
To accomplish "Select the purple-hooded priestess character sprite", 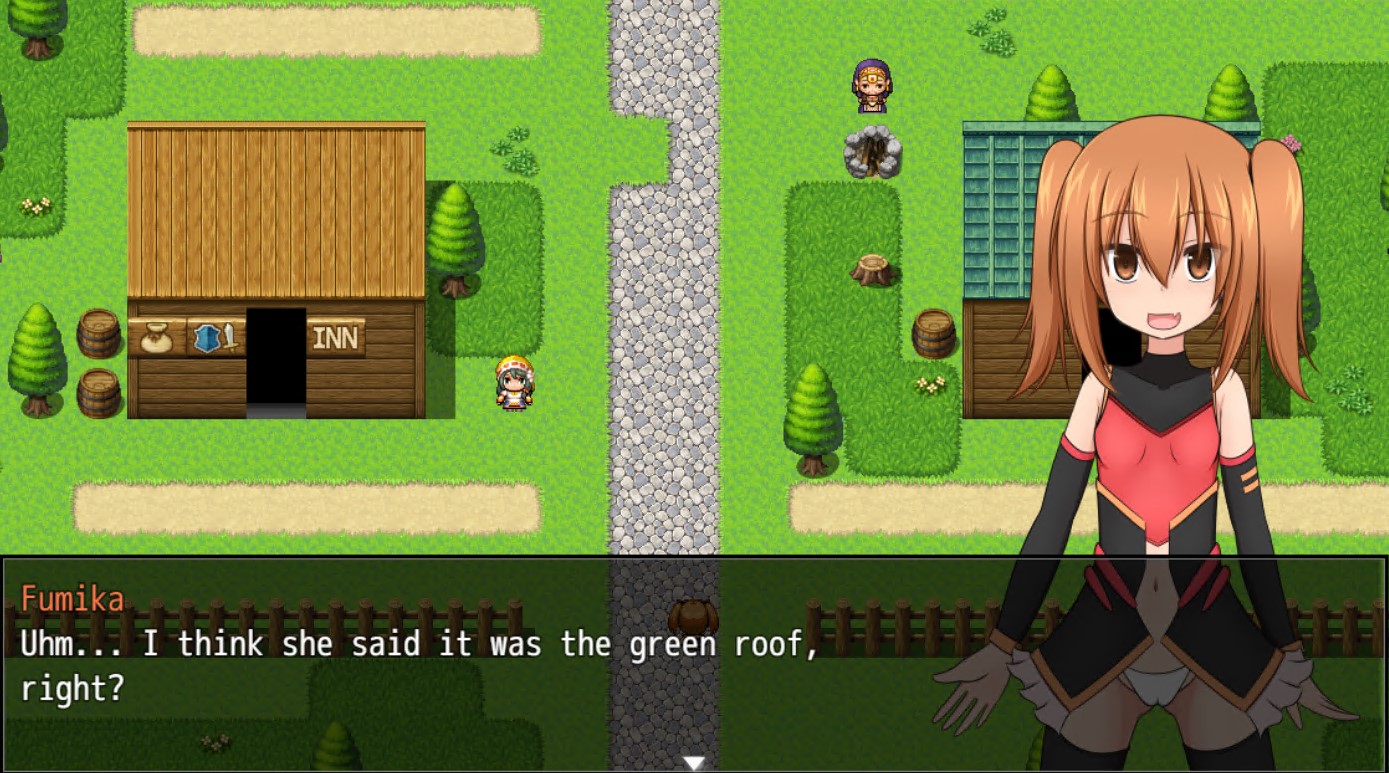I will pyautogui.click(x=871, y=84).
